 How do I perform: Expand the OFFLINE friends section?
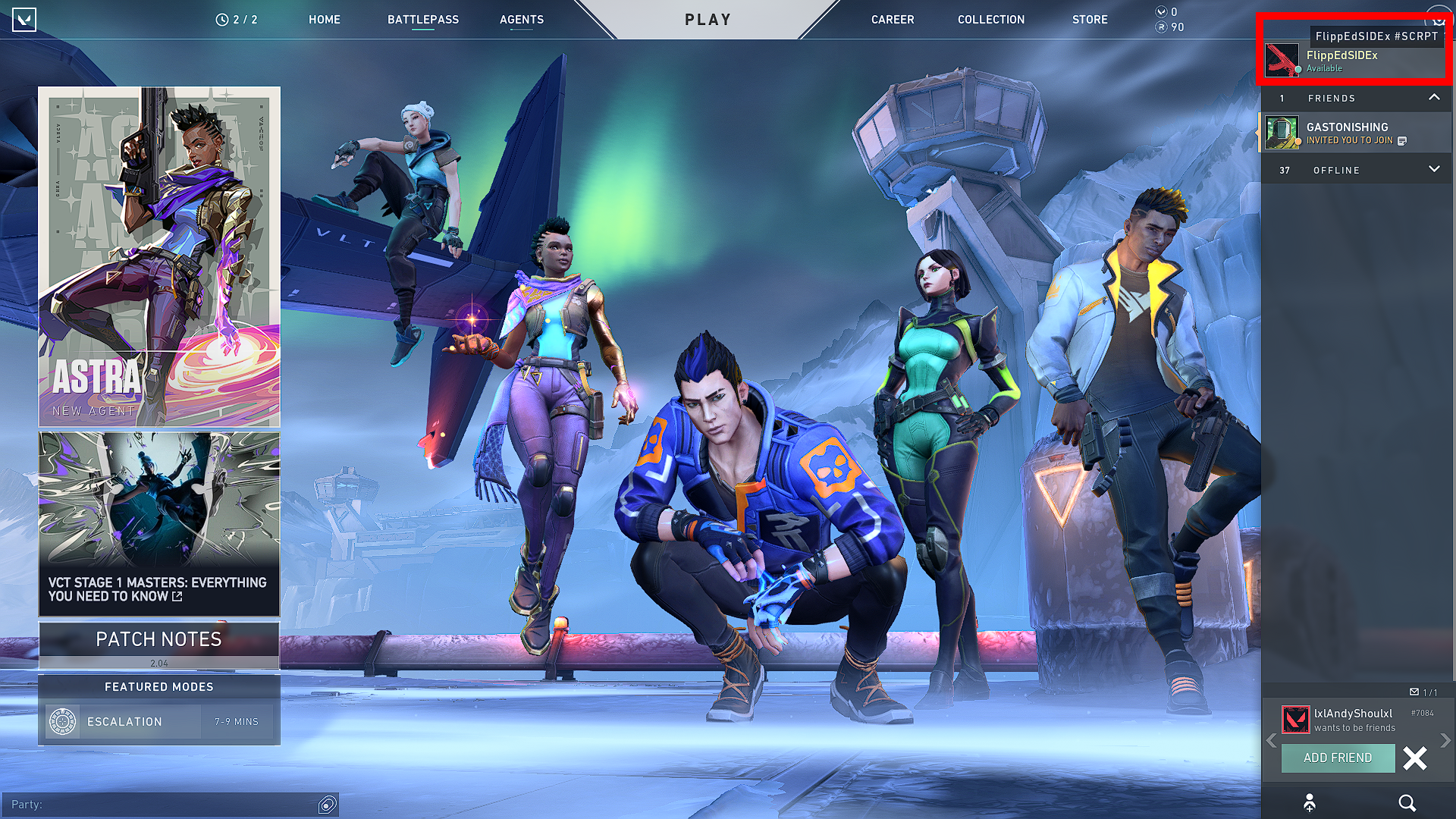pos(1433,170)
